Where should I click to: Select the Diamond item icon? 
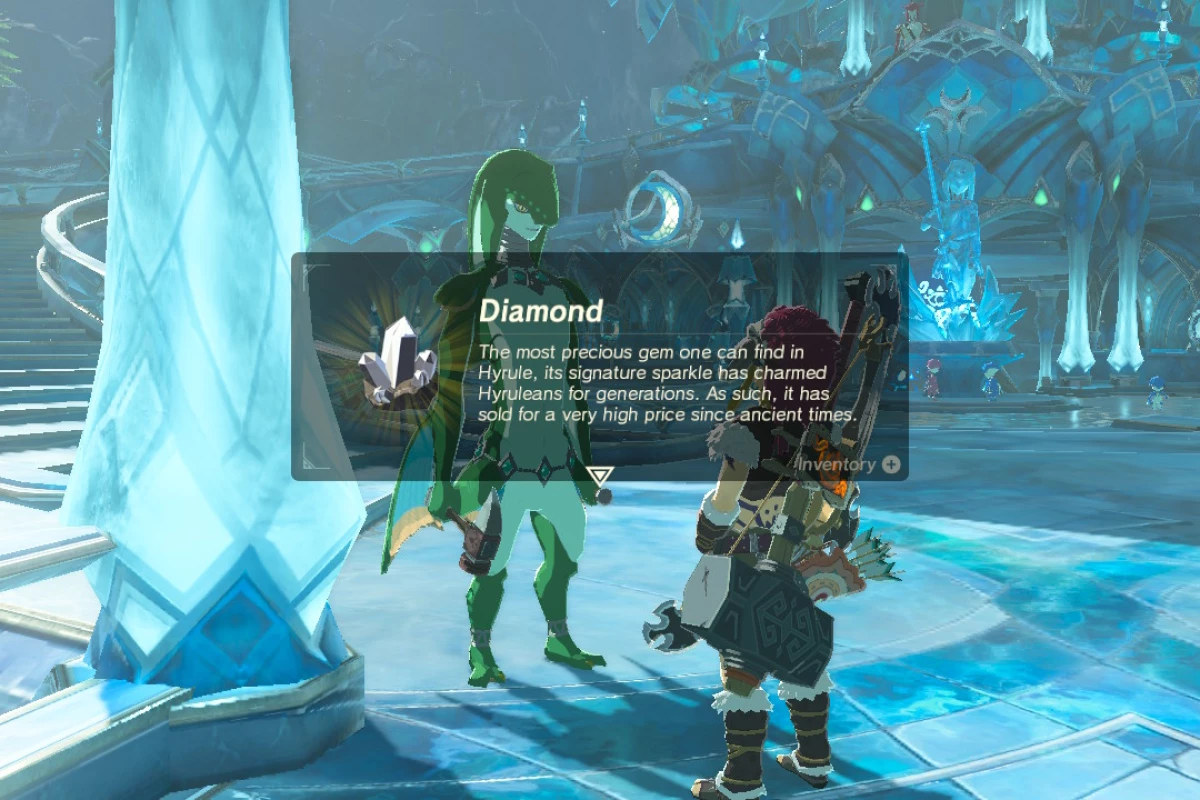coord(400,358)
